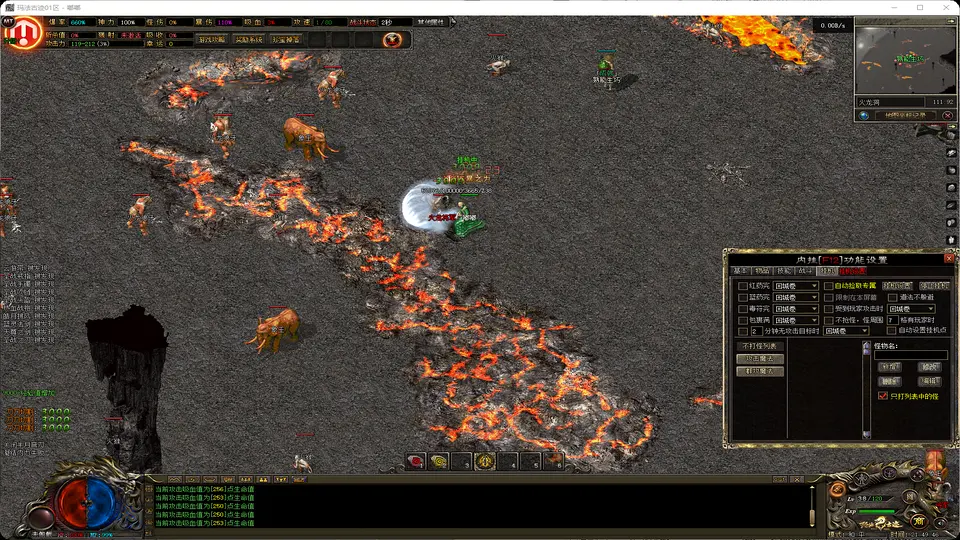The height and width of the screenshot is (540, 960).
Task: Use the red potion in hotbar slot 1
Action: pyautogui.click(x=417, y=461)
